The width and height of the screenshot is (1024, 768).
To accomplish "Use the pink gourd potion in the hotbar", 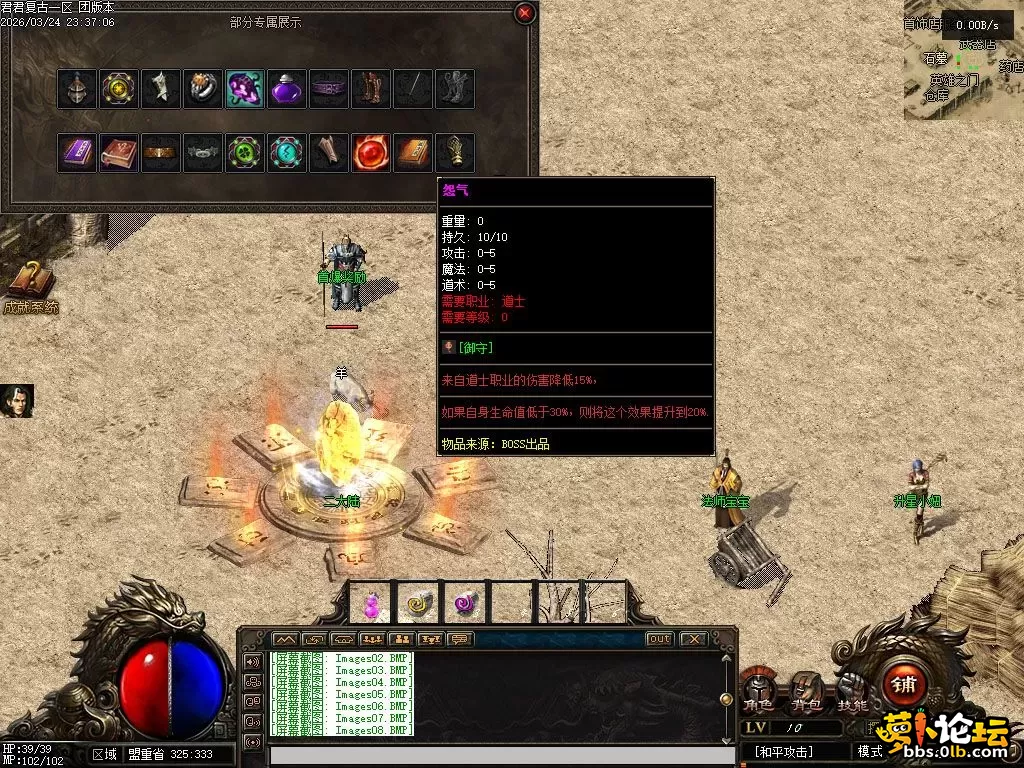I will (x=371, y=603).
